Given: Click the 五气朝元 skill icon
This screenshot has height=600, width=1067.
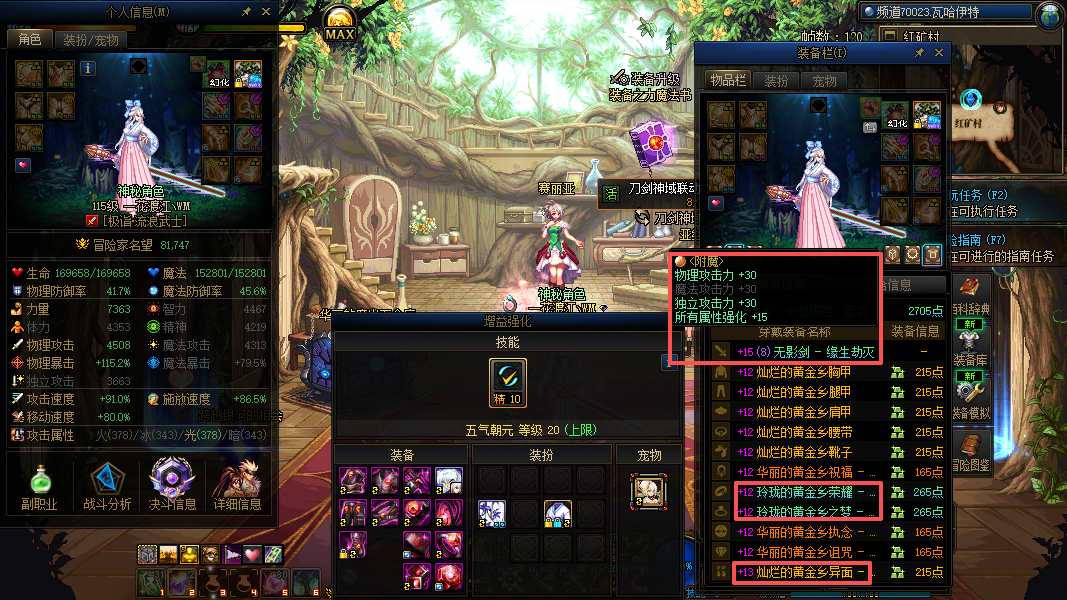Looking at the screenshot, I should point(507,383).
